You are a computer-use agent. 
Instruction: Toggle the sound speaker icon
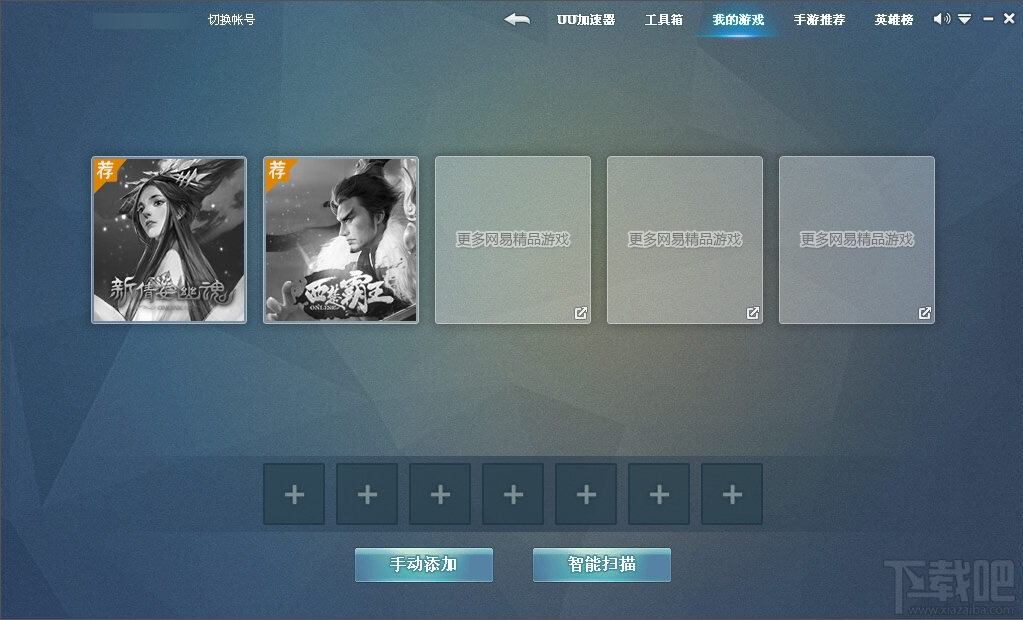click(x=941, y=19)
